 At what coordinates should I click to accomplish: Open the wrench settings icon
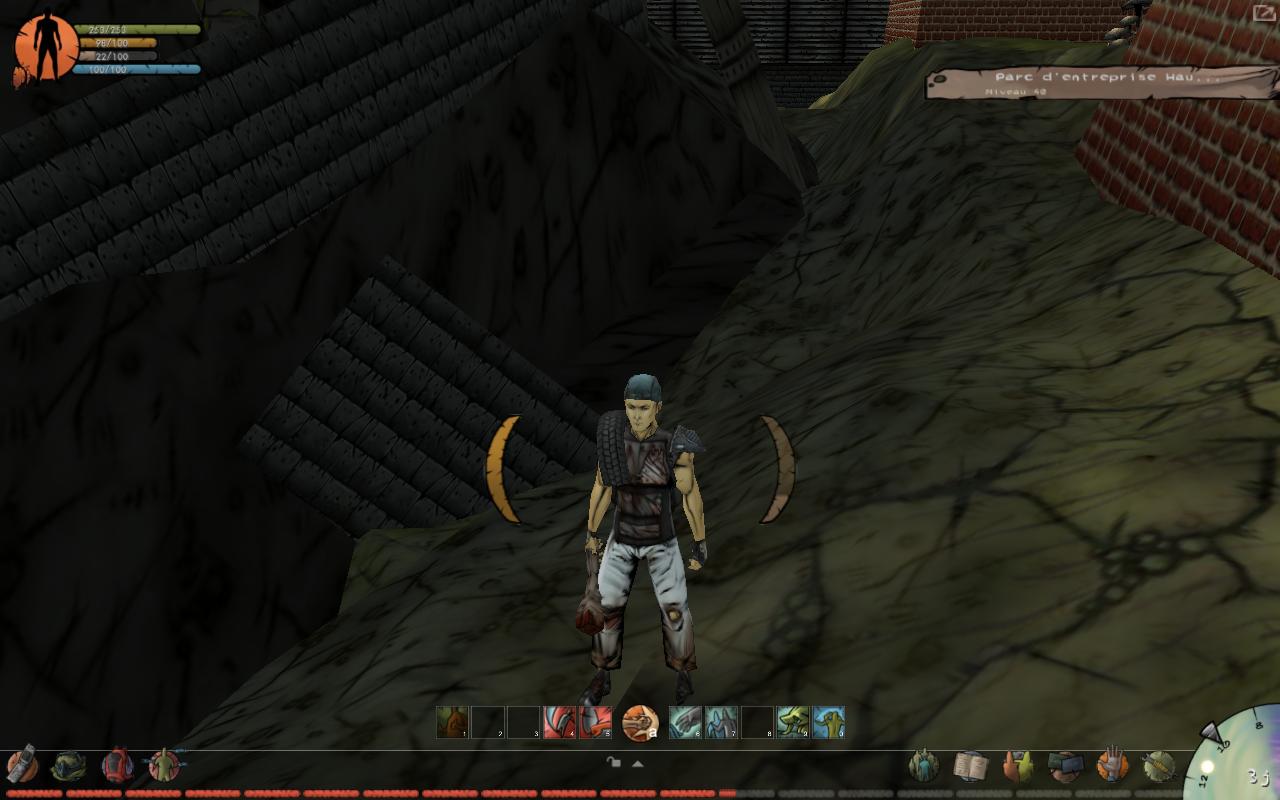(x=1158, y=766)
